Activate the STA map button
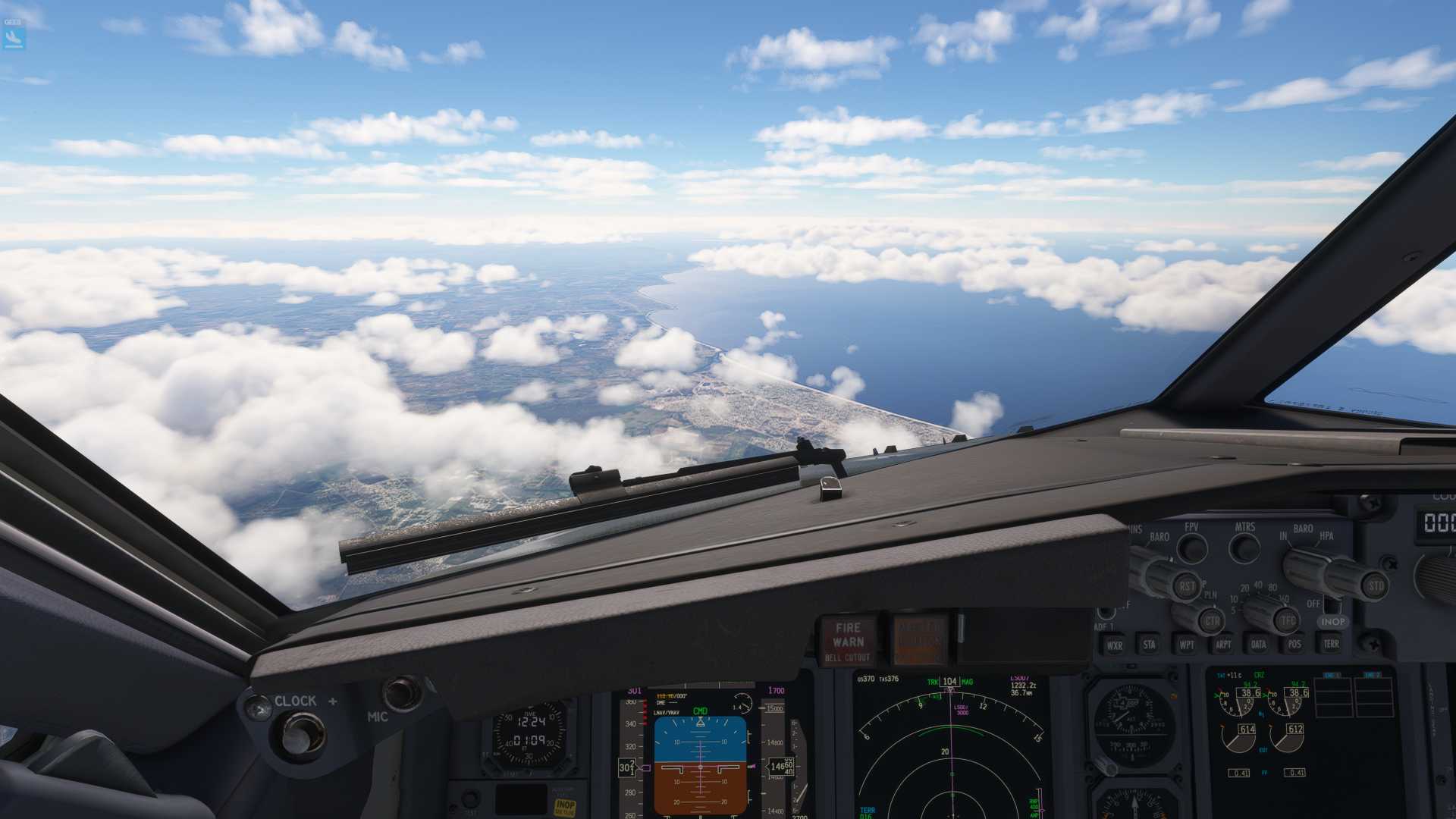The height and width of the screenshot is (819, 1456). click(x=1149, y=645)
